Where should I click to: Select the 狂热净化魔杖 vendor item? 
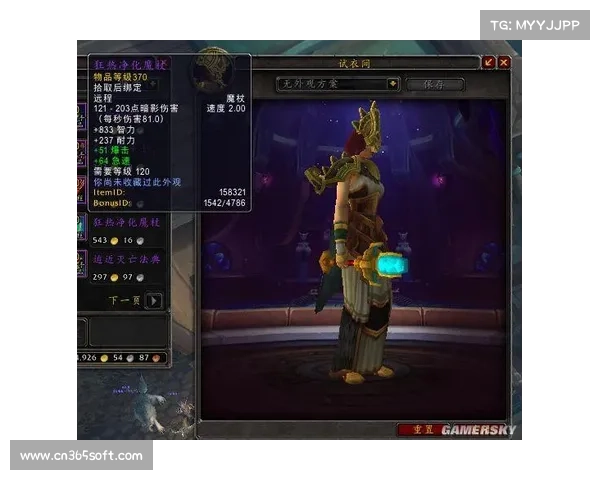[126, 221]
